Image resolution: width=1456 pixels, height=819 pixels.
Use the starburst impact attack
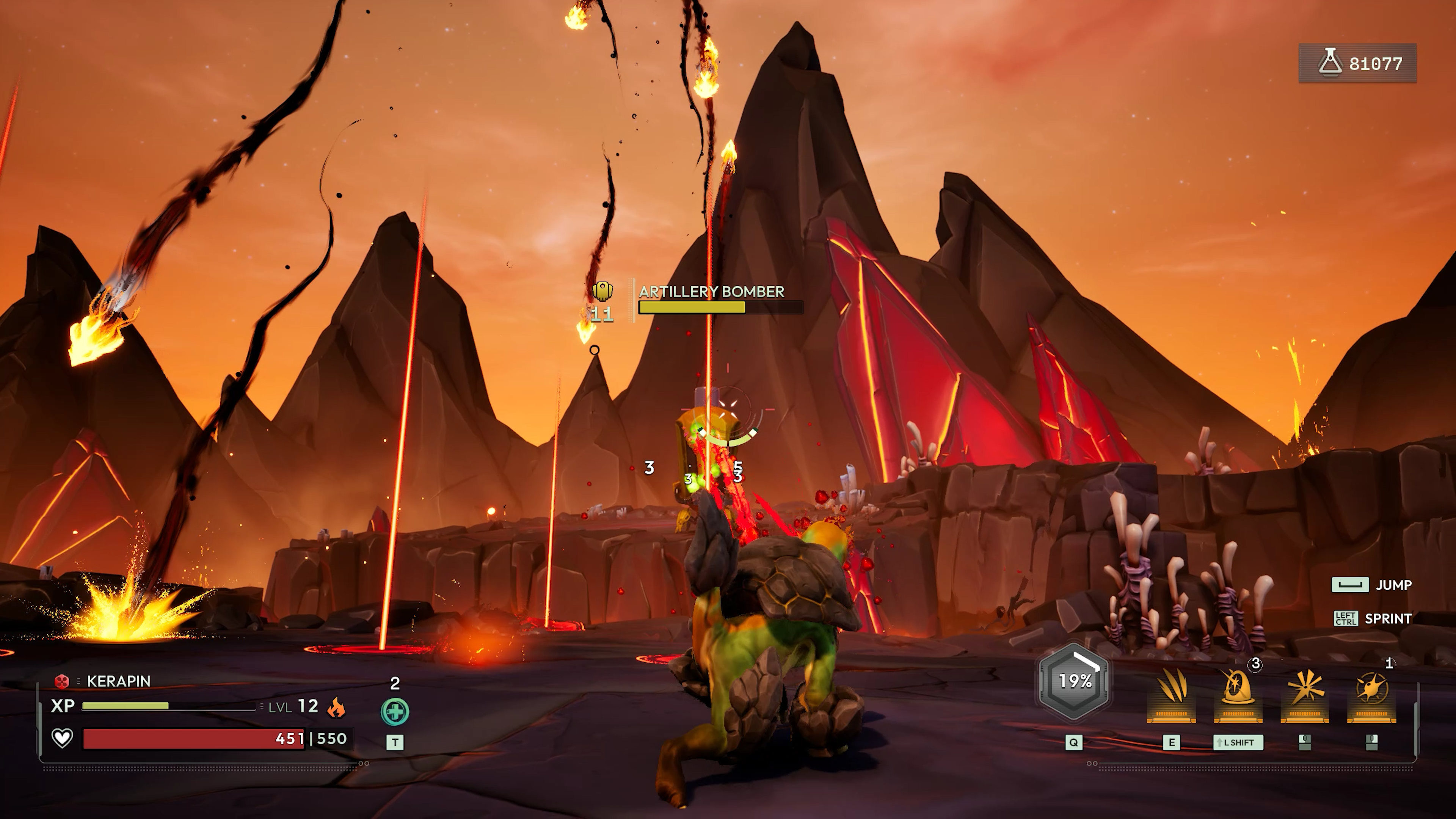1304,692
